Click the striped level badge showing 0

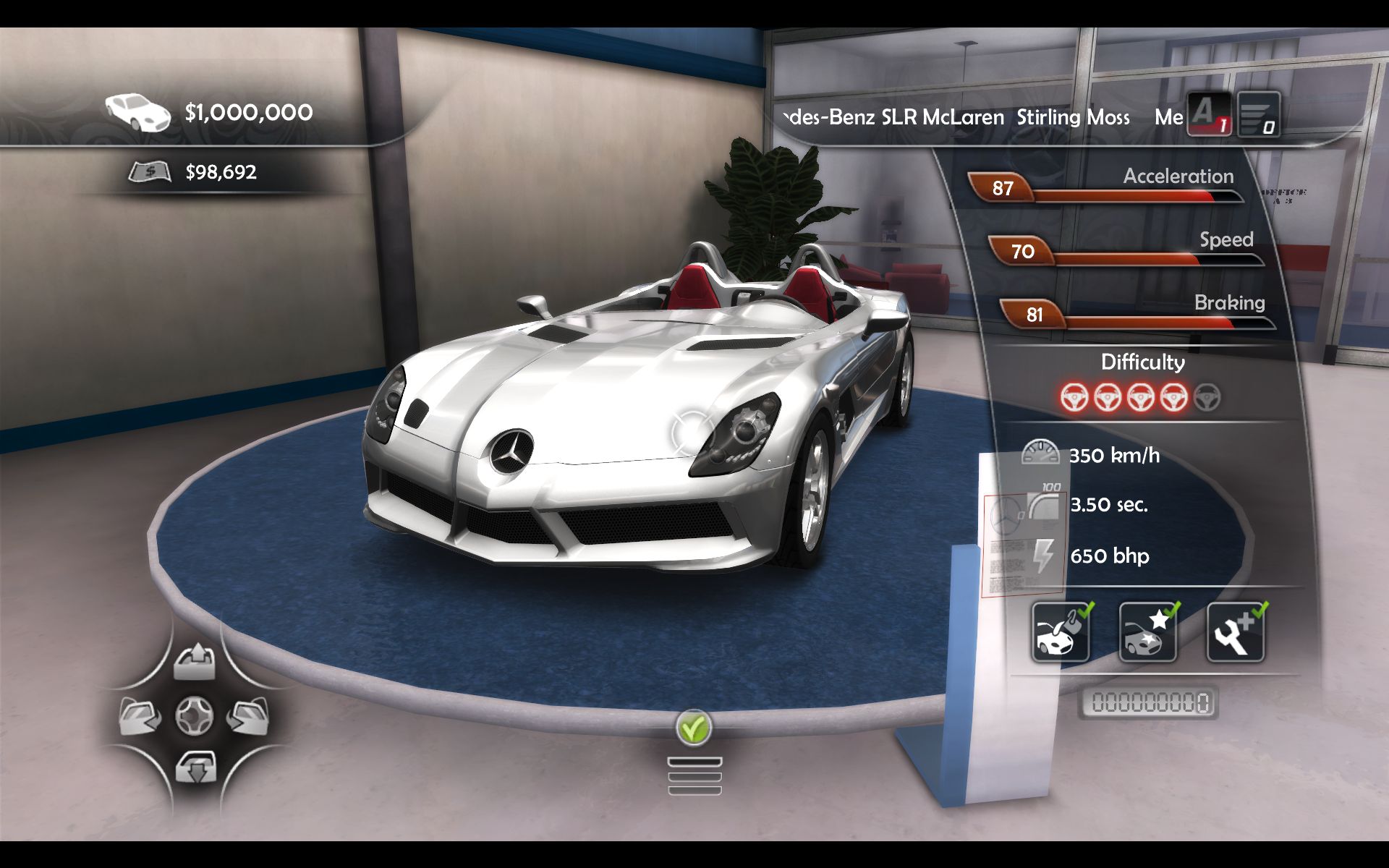click(1258, 114)
